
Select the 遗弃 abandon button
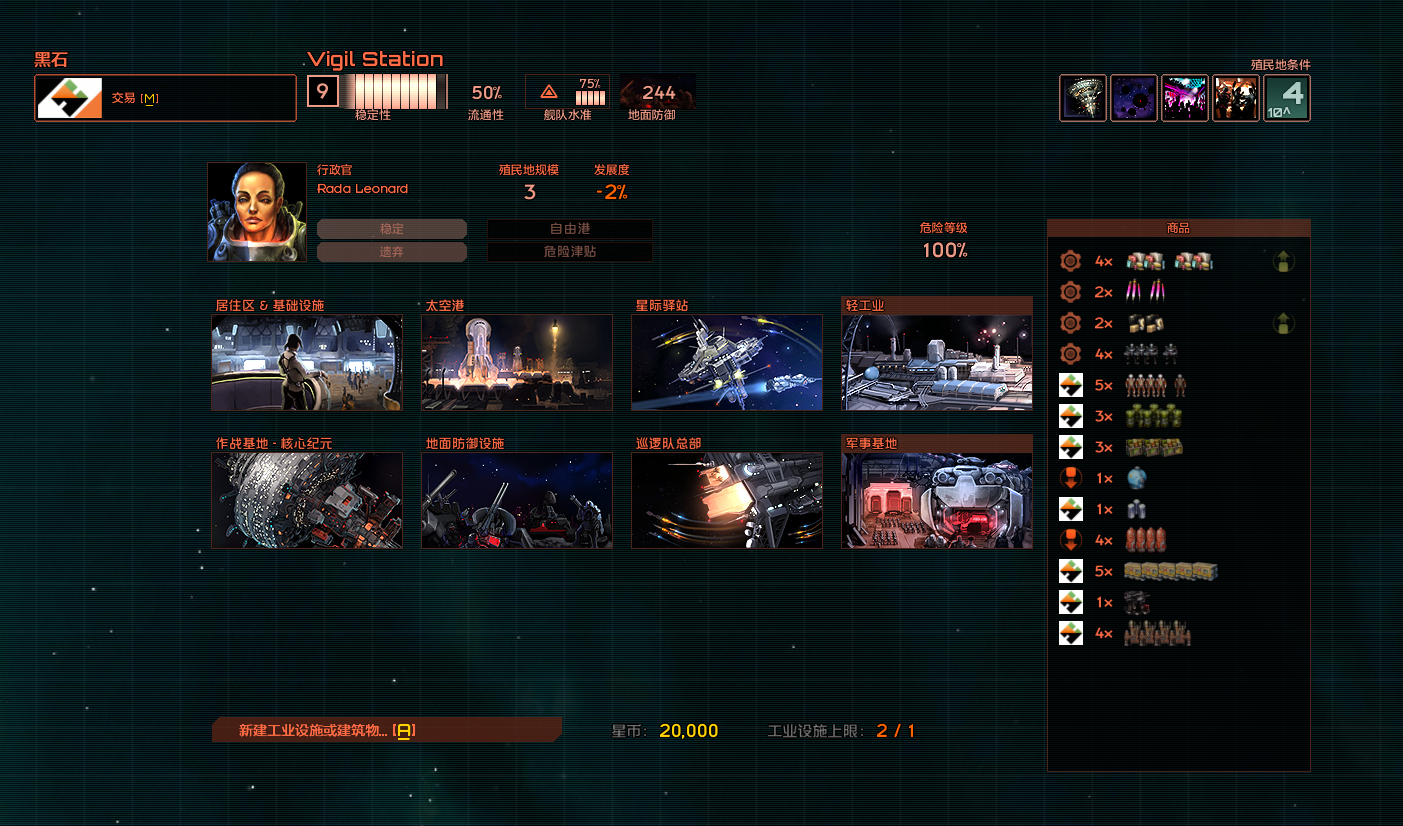point(392,252)
